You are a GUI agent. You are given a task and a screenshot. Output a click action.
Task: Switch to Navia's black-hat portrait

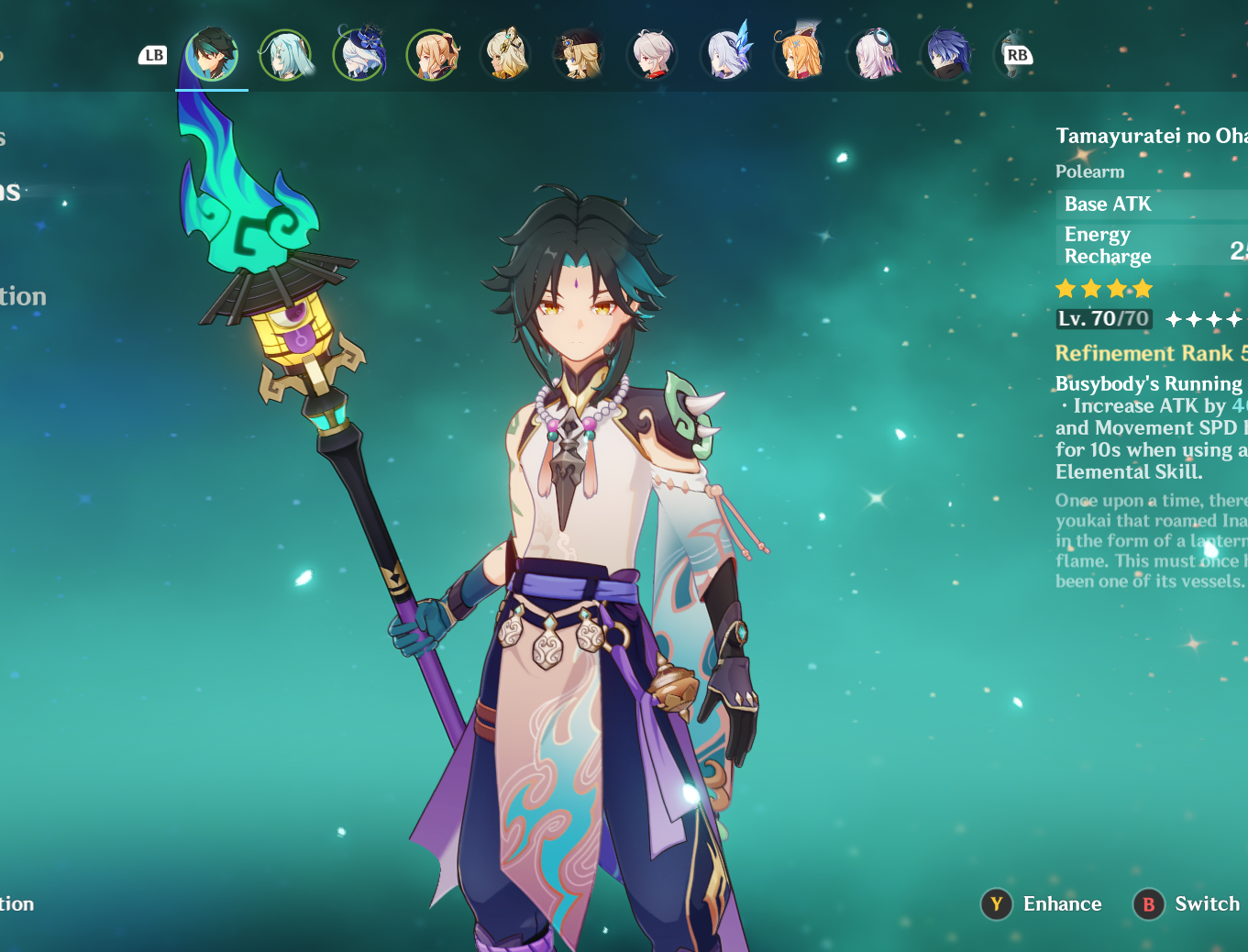pyautogui.click(x=579, y=55)
